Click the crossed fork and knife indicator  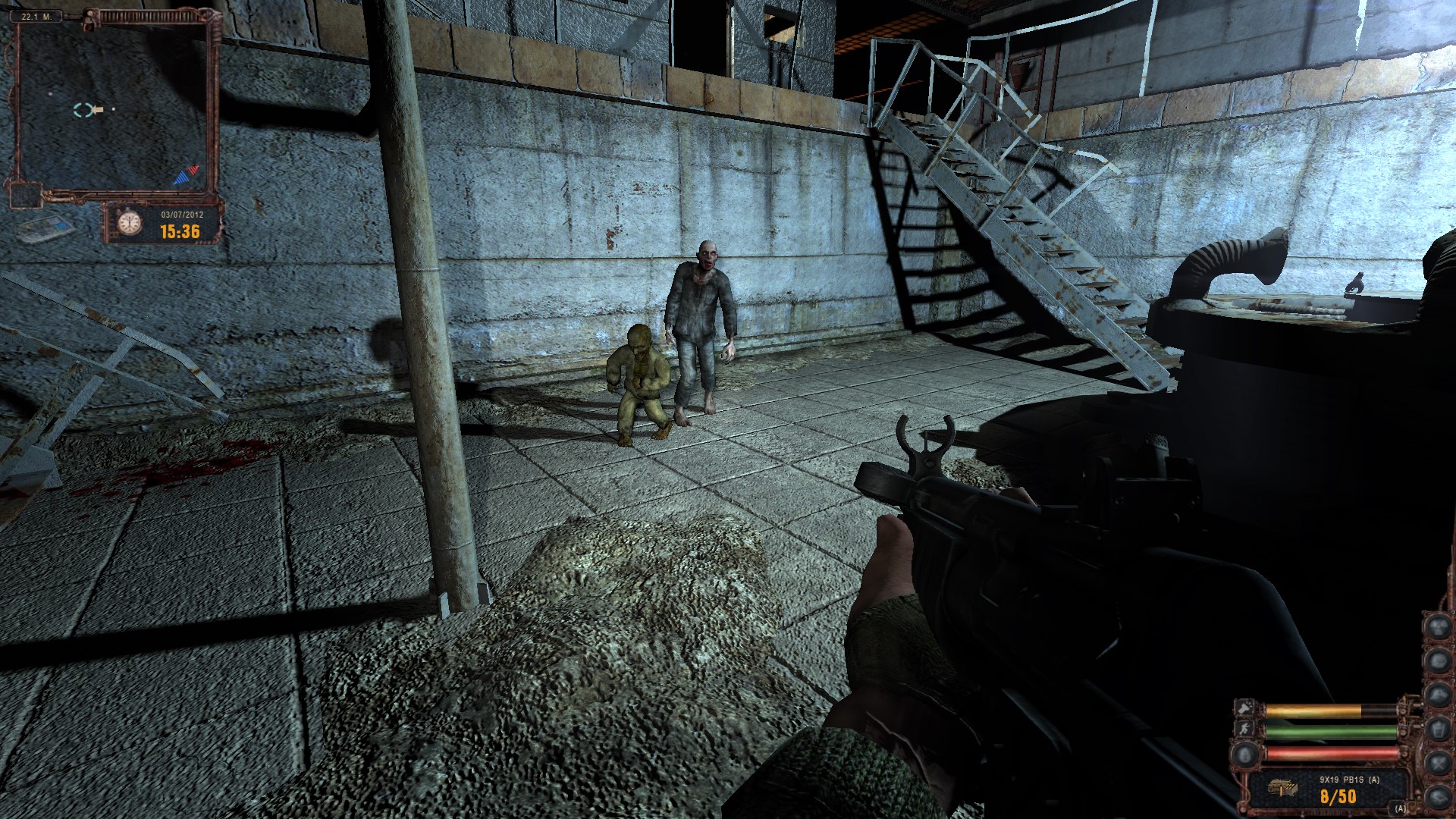coord(1438,761)
